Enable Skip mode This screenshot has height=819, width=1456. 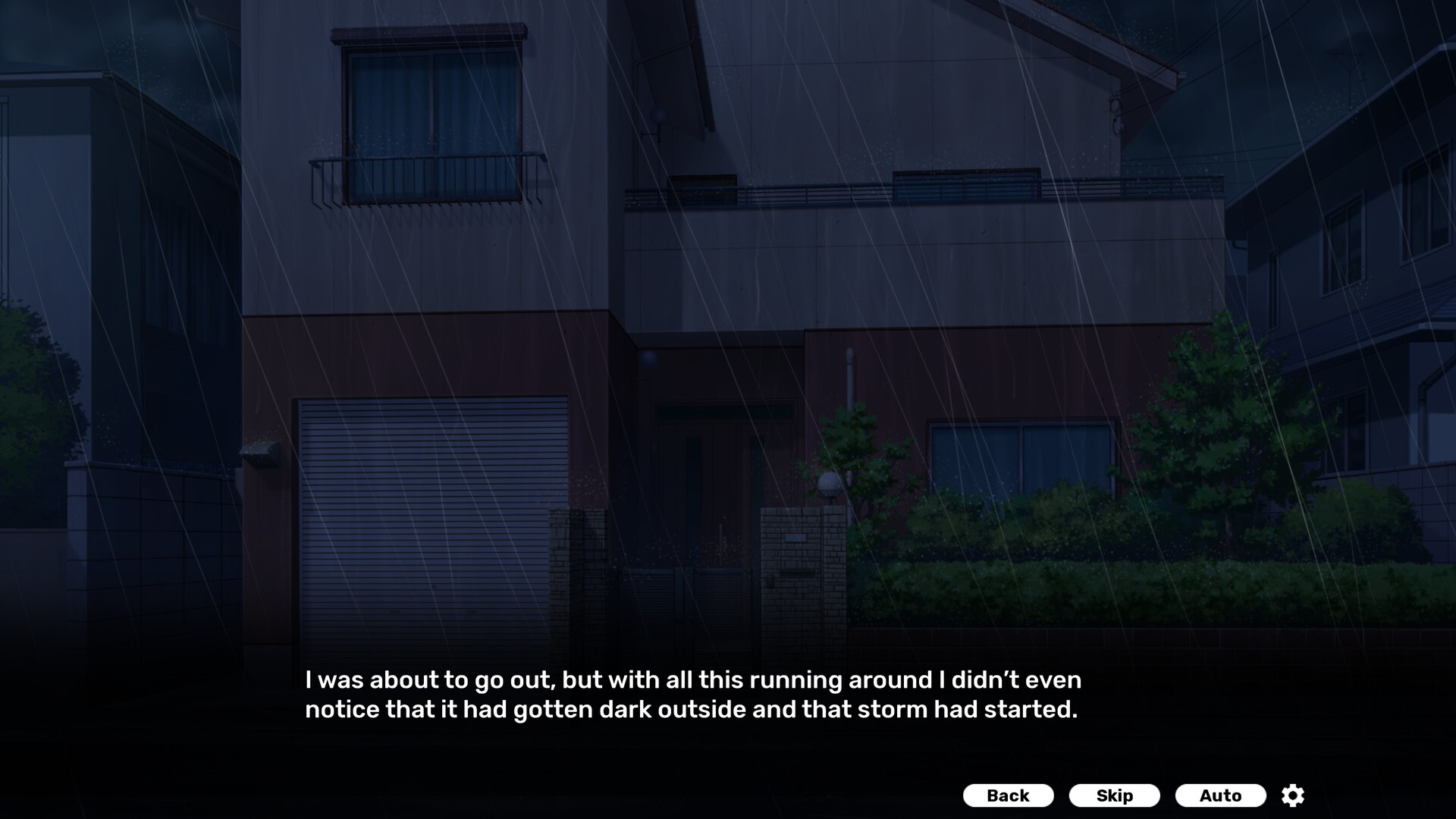[x=1113, y=795]
